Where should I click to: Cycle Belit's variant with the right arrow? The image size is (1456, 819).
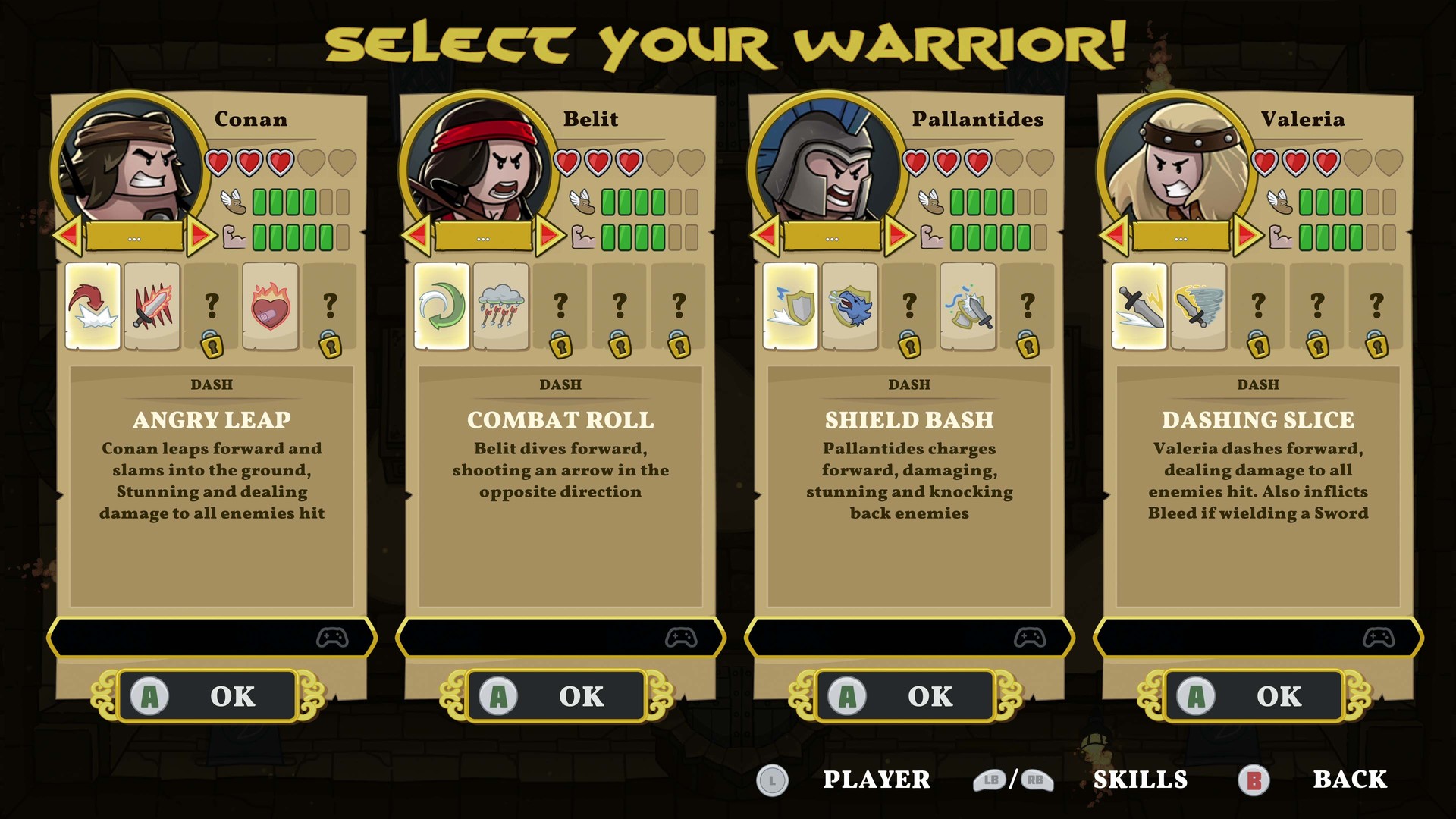(549, 236)
